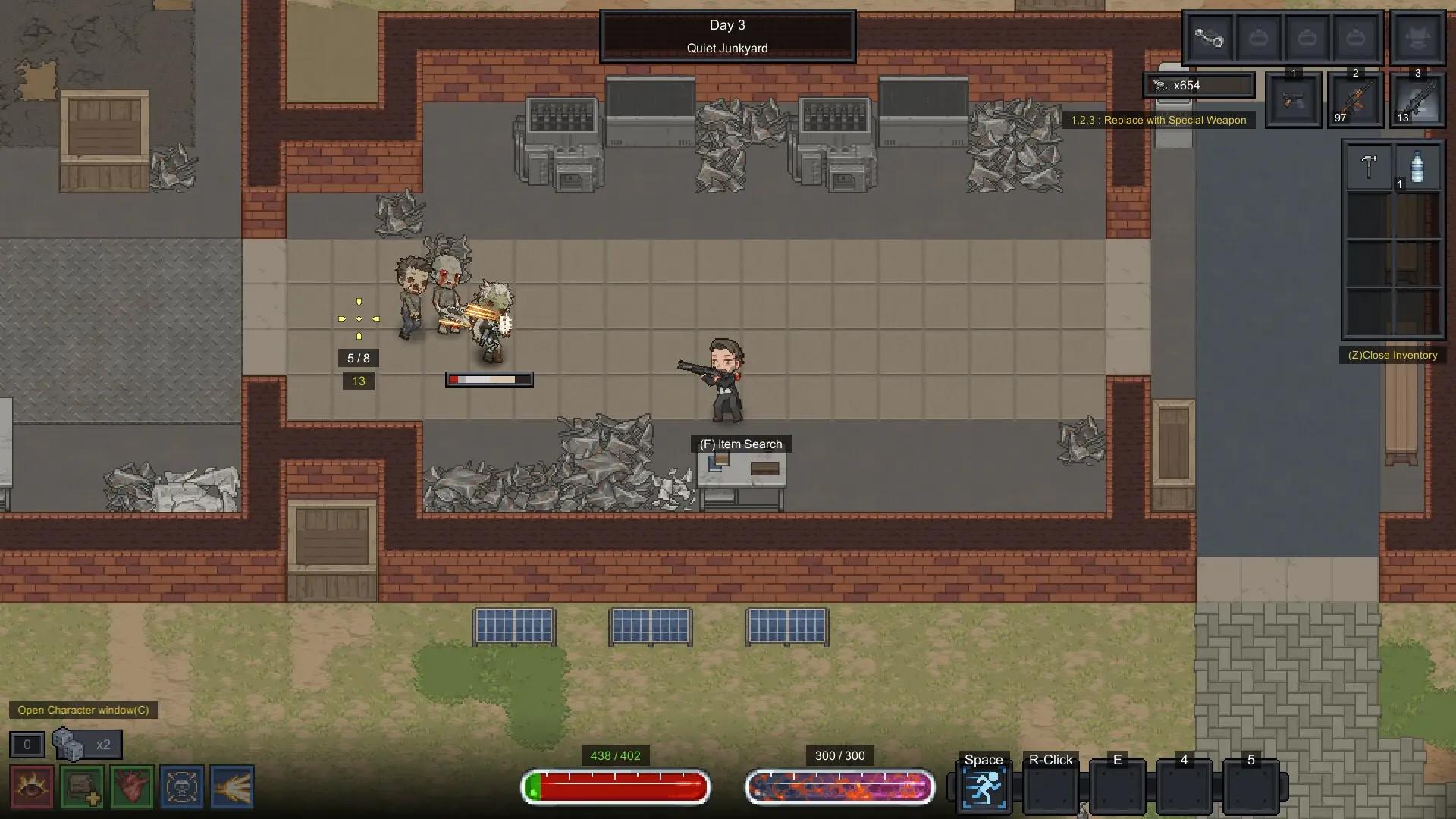Select the sniper rifle in weapon slot 3

tap(1417, 101)
